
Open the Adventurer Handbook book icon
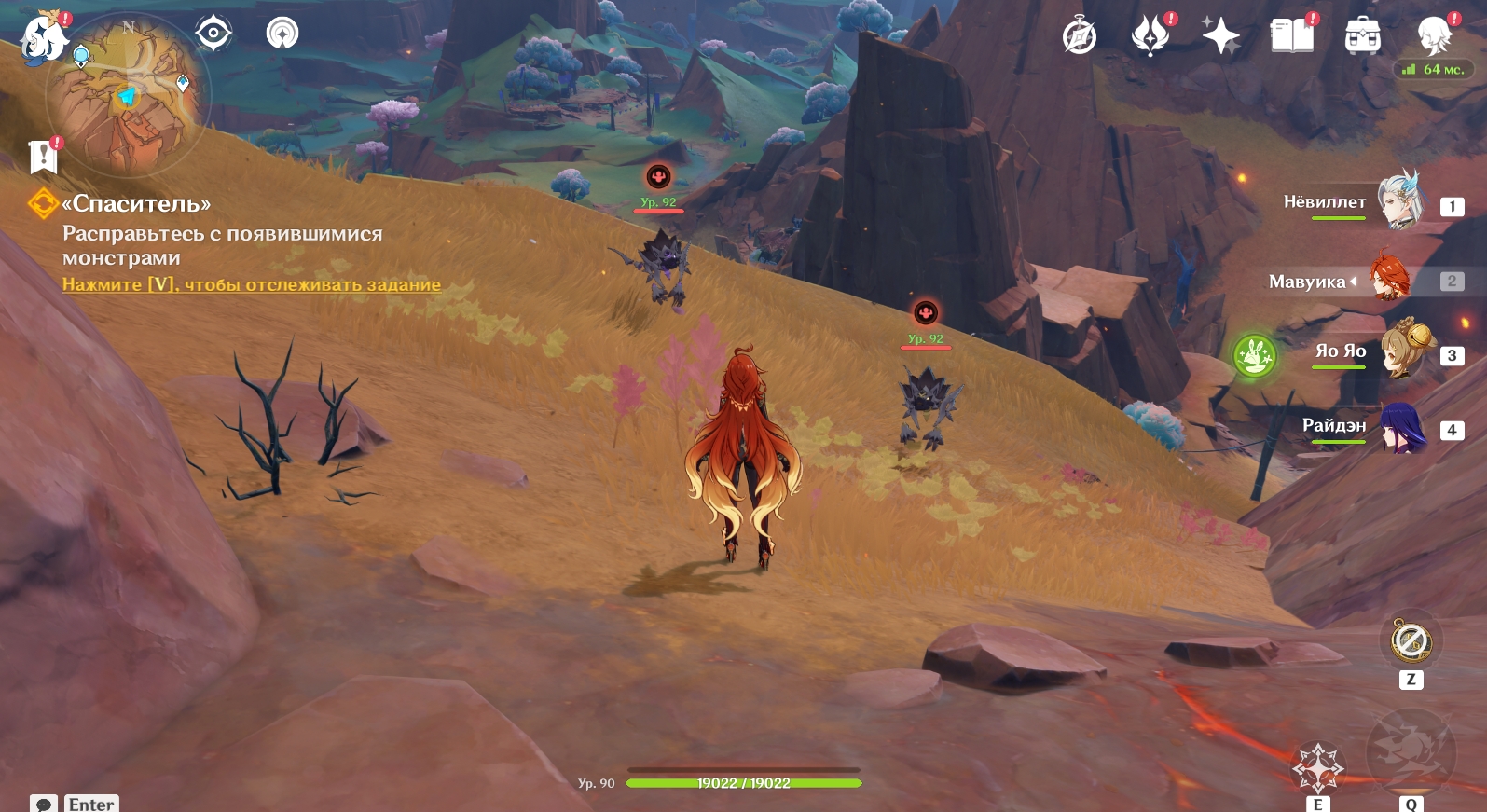point(1292,37)
